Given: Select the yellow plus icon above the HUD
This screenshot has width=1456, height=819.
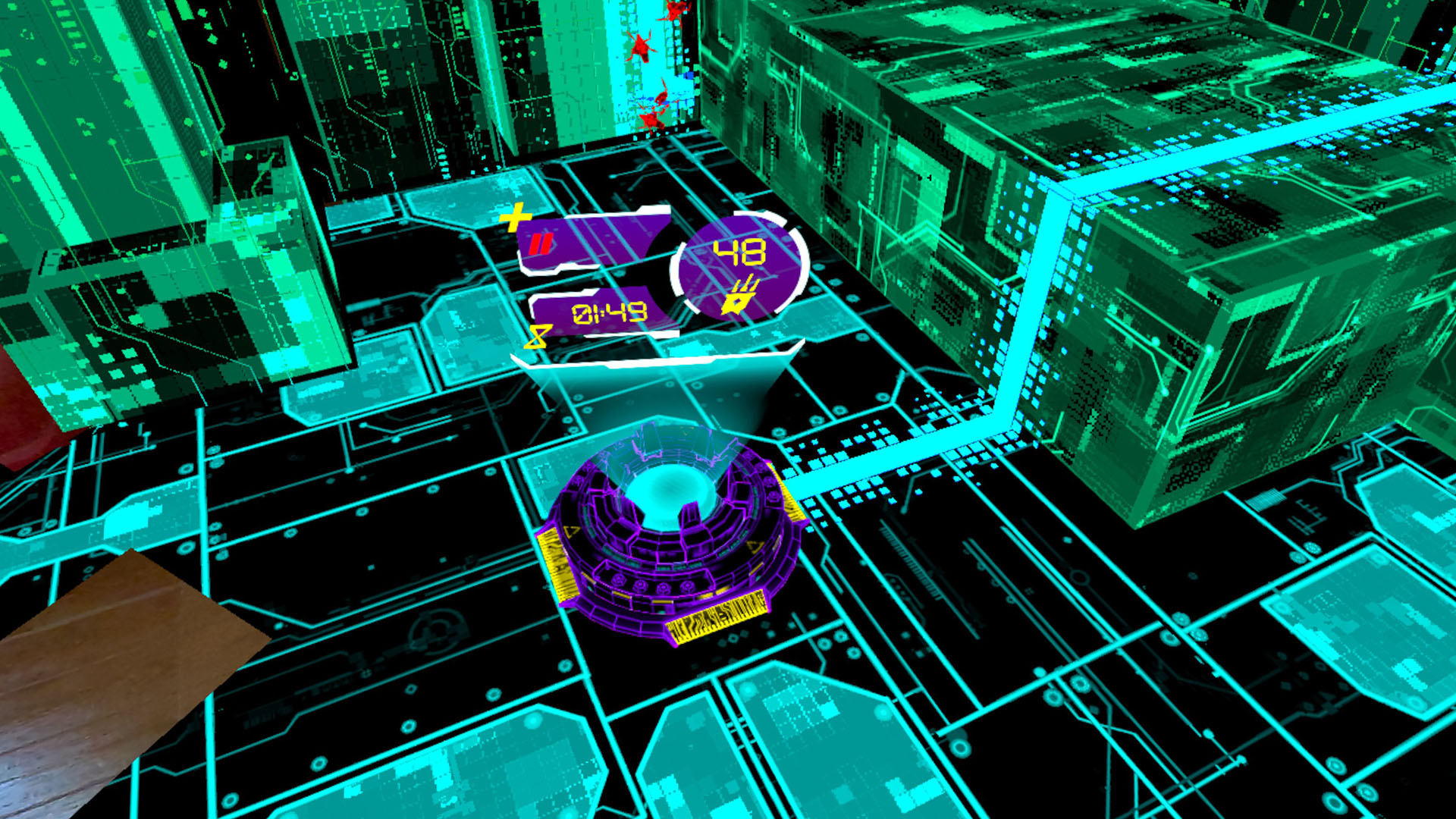Looking at the screenshot, I should [515, 217].
